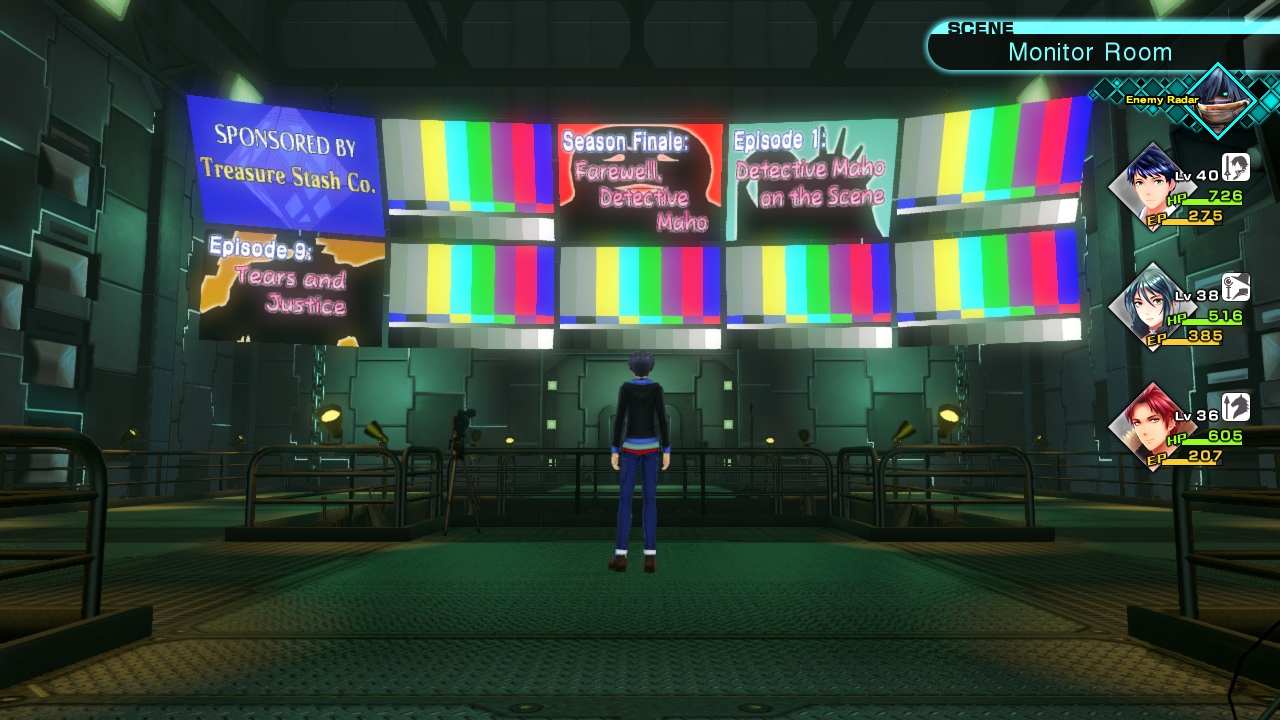Select the teal-haired Lv 38 party portrait

tap(1149, 307)
